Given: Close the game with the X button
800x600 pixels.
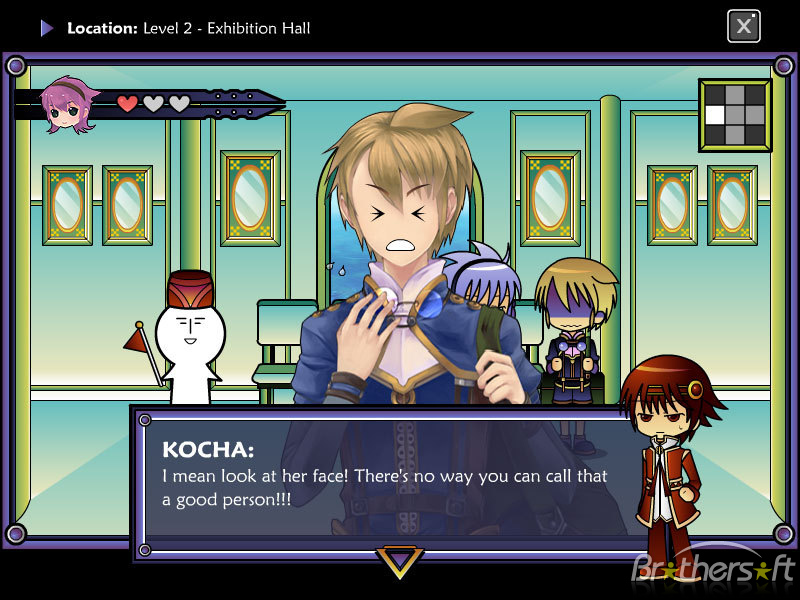Looking at the screenshot, I should [743, 26].
